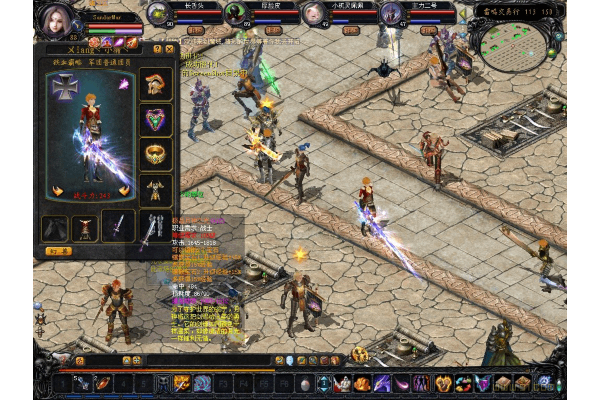
Task: Use the white egg item on the hotbar
Action: click(x=305, y=384)
